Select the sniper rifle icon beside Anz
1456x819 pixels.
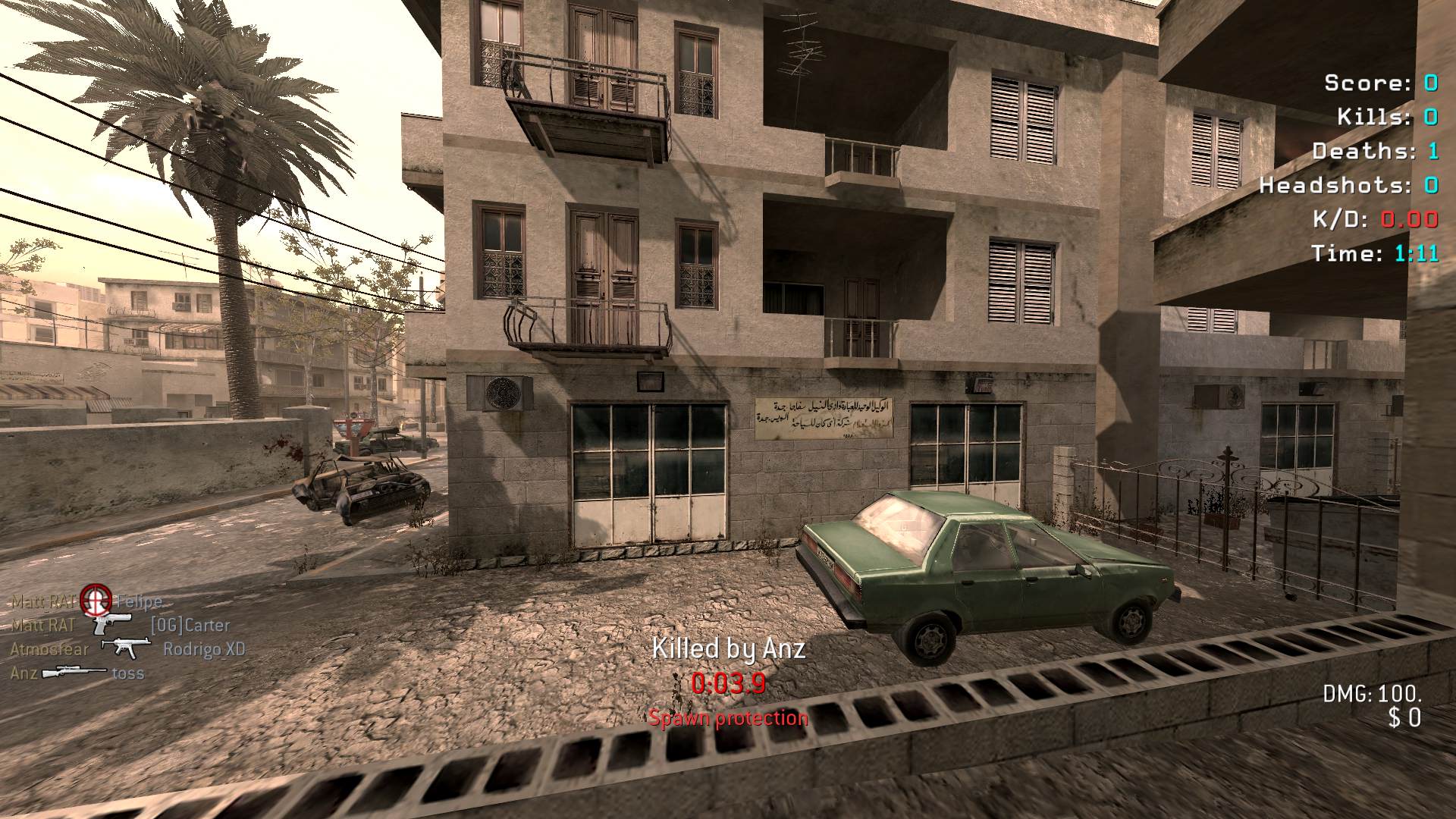tap(74, 673)
